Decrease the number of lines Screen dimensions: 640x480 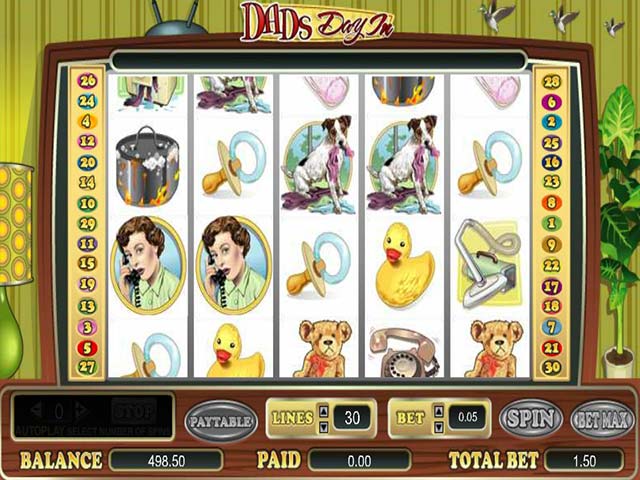pyautogui.click(x=323, y=427)
